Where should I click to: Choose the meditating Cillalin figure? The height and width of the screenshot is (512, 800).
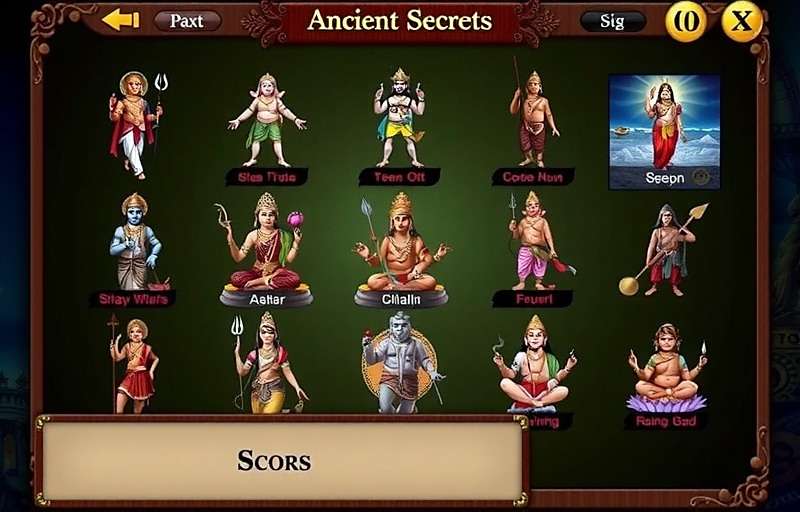[x=400, y=245]
